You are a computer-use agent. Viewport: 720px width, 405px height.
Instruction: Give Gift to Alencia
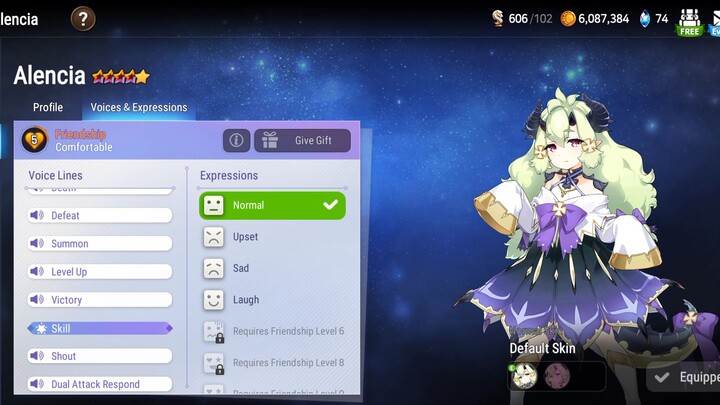[x=302, y=141]
